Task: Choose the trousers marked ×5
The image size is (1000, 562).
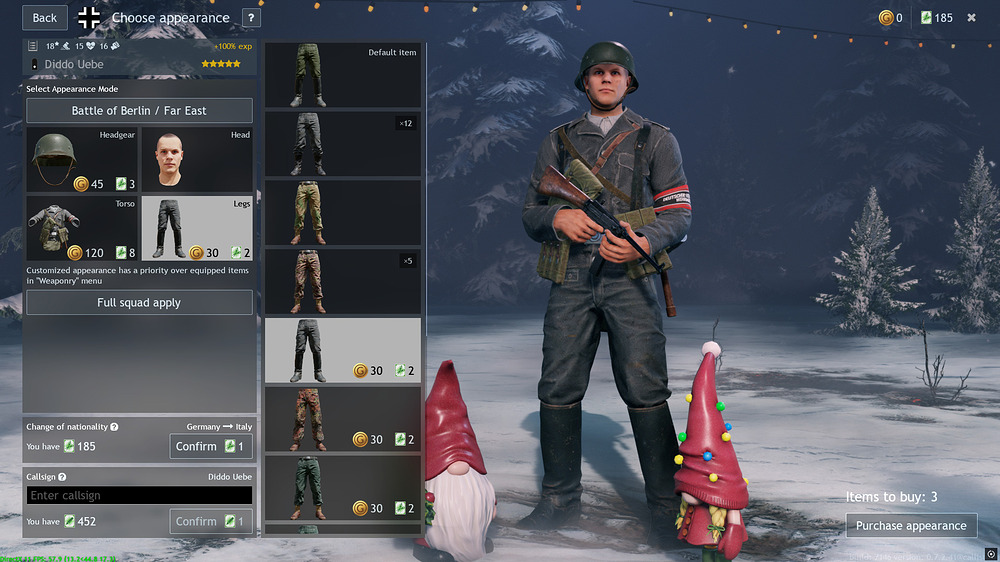Action: pos(343,282)
